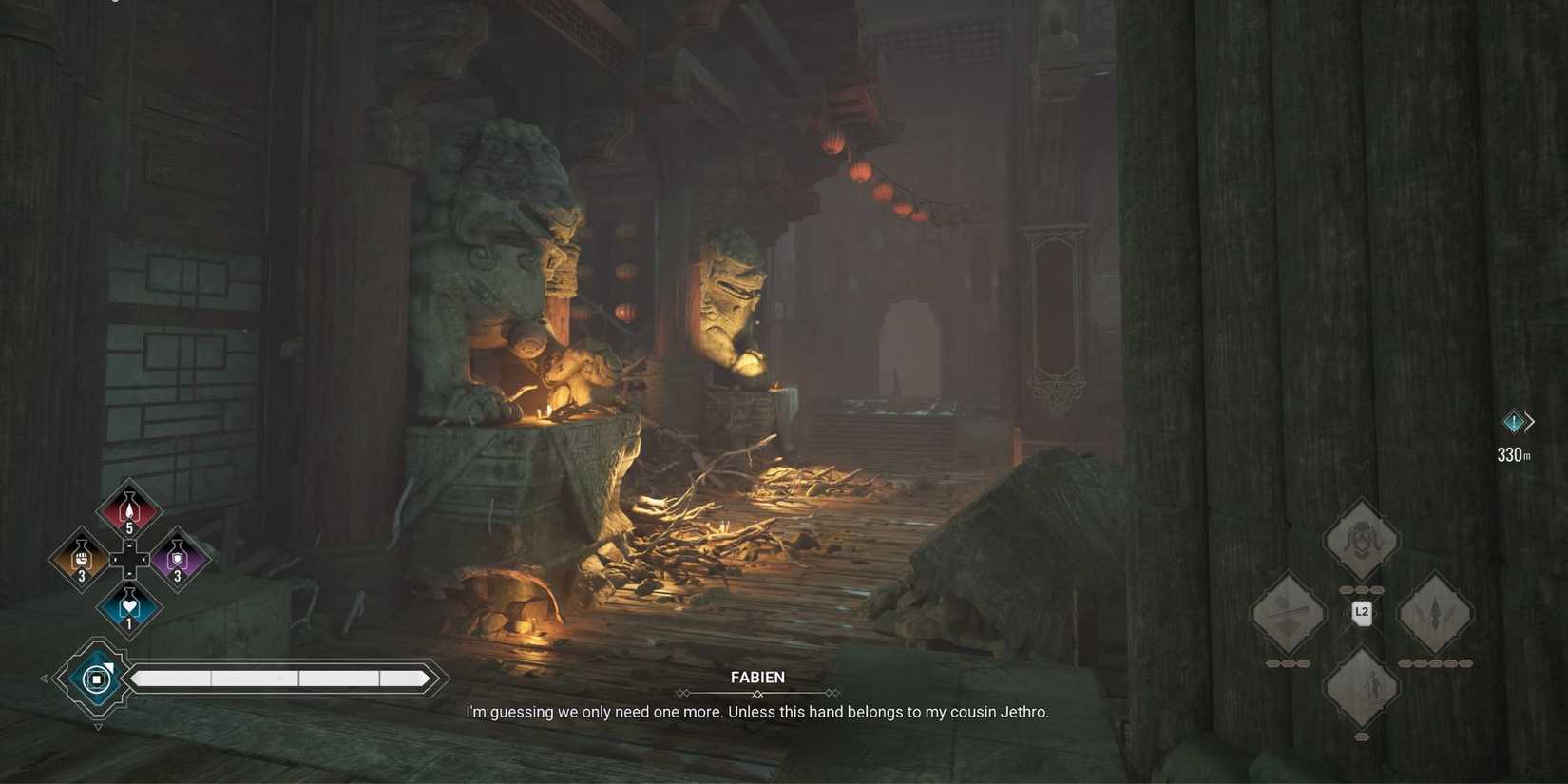Click the circular stance icon beside the stamina bar
The width and height of the screenshot is (1568, 784).
[x=95, y=678]
